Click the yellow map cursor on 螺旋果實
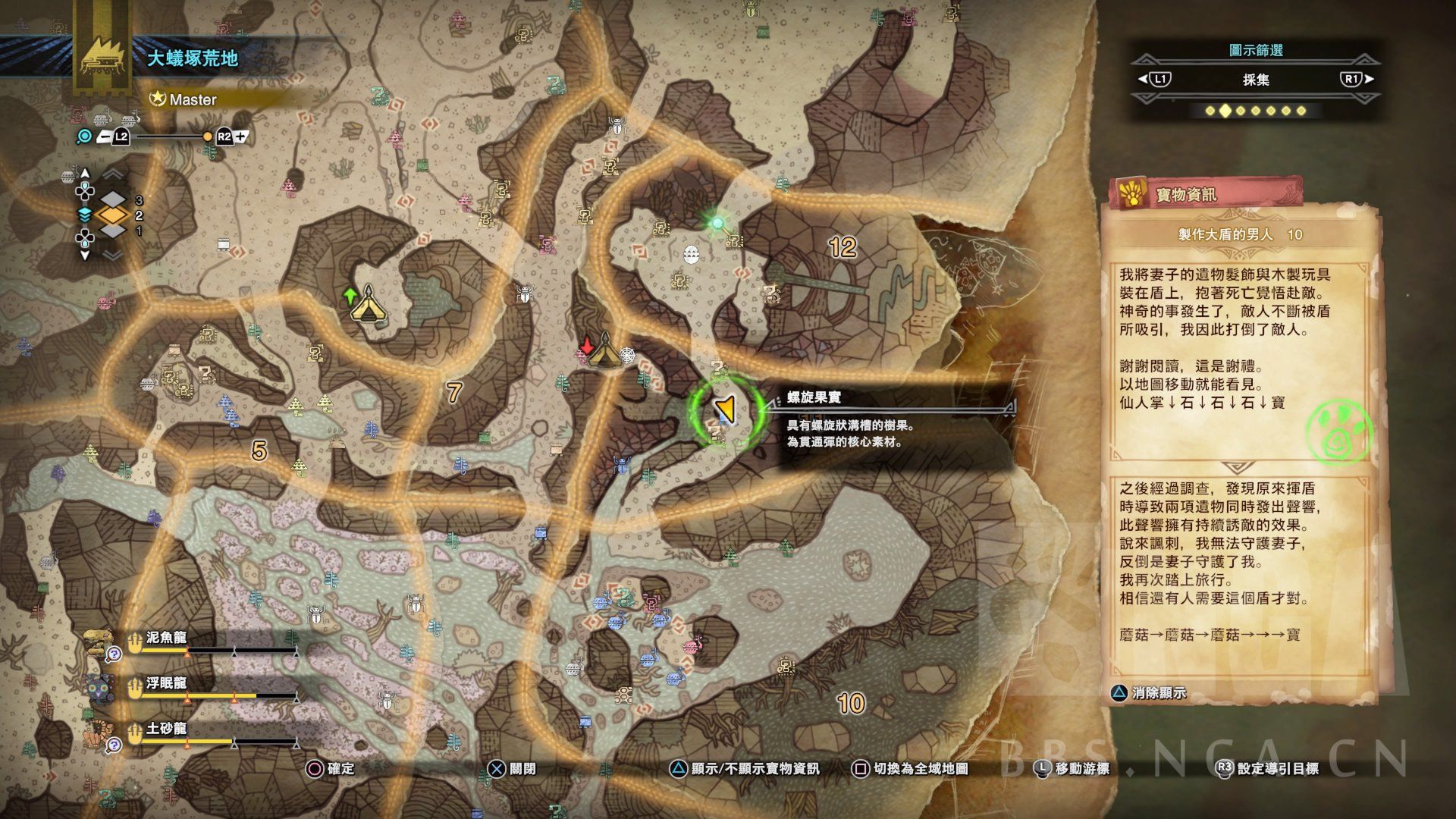1456x819 pixels. pyautogui.click(x=726, y=409)
